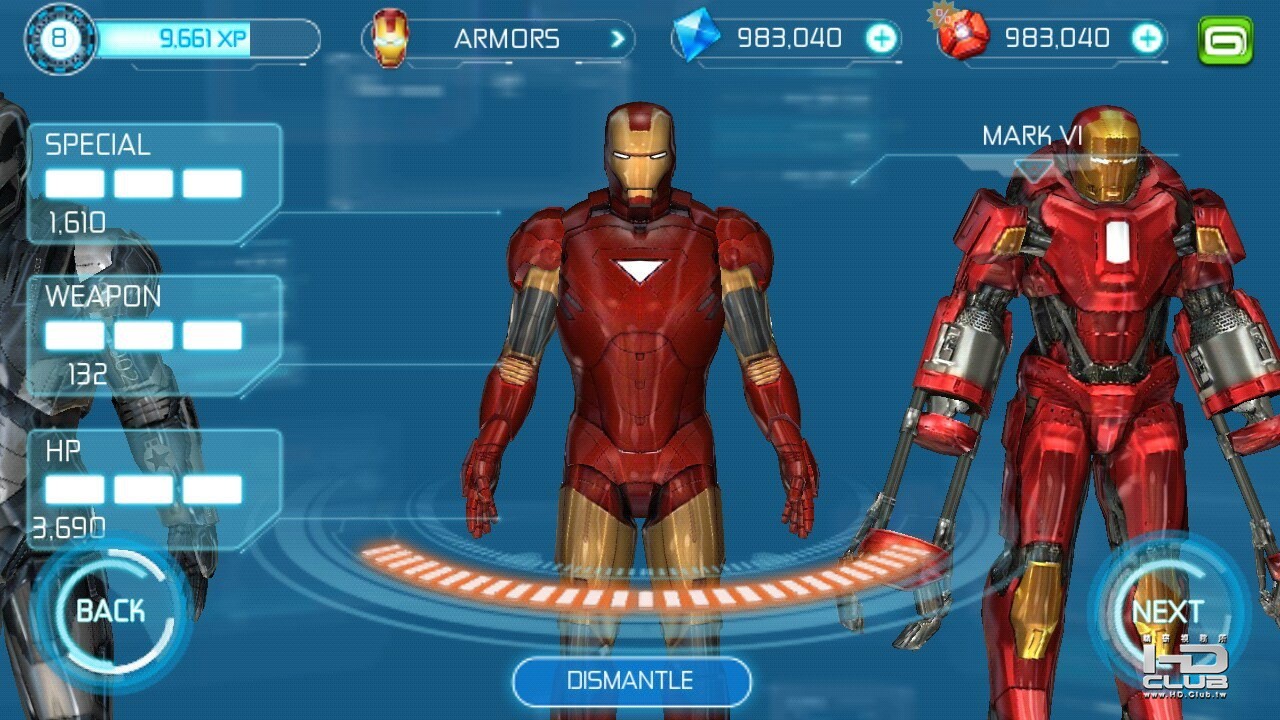Open the green Gameloft logo button

tap(1225, 41)
